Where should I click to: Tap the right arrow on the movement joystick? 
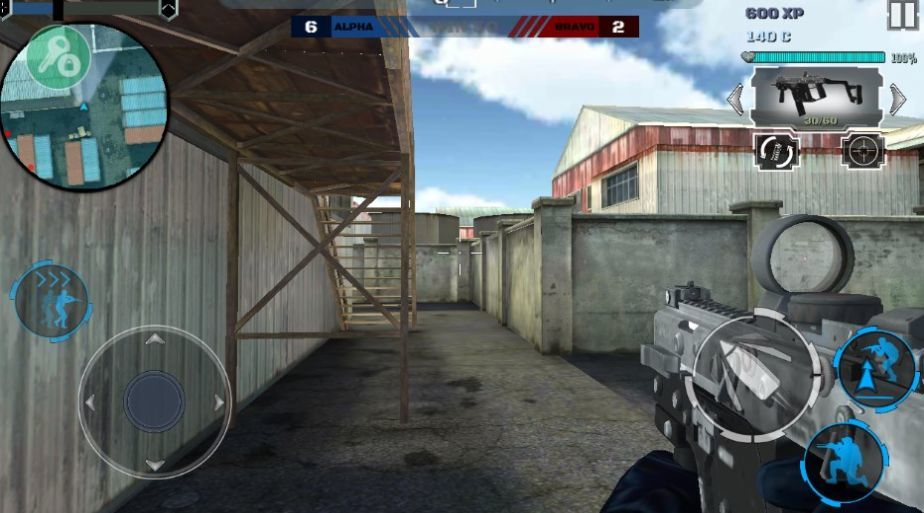[219, 402]
